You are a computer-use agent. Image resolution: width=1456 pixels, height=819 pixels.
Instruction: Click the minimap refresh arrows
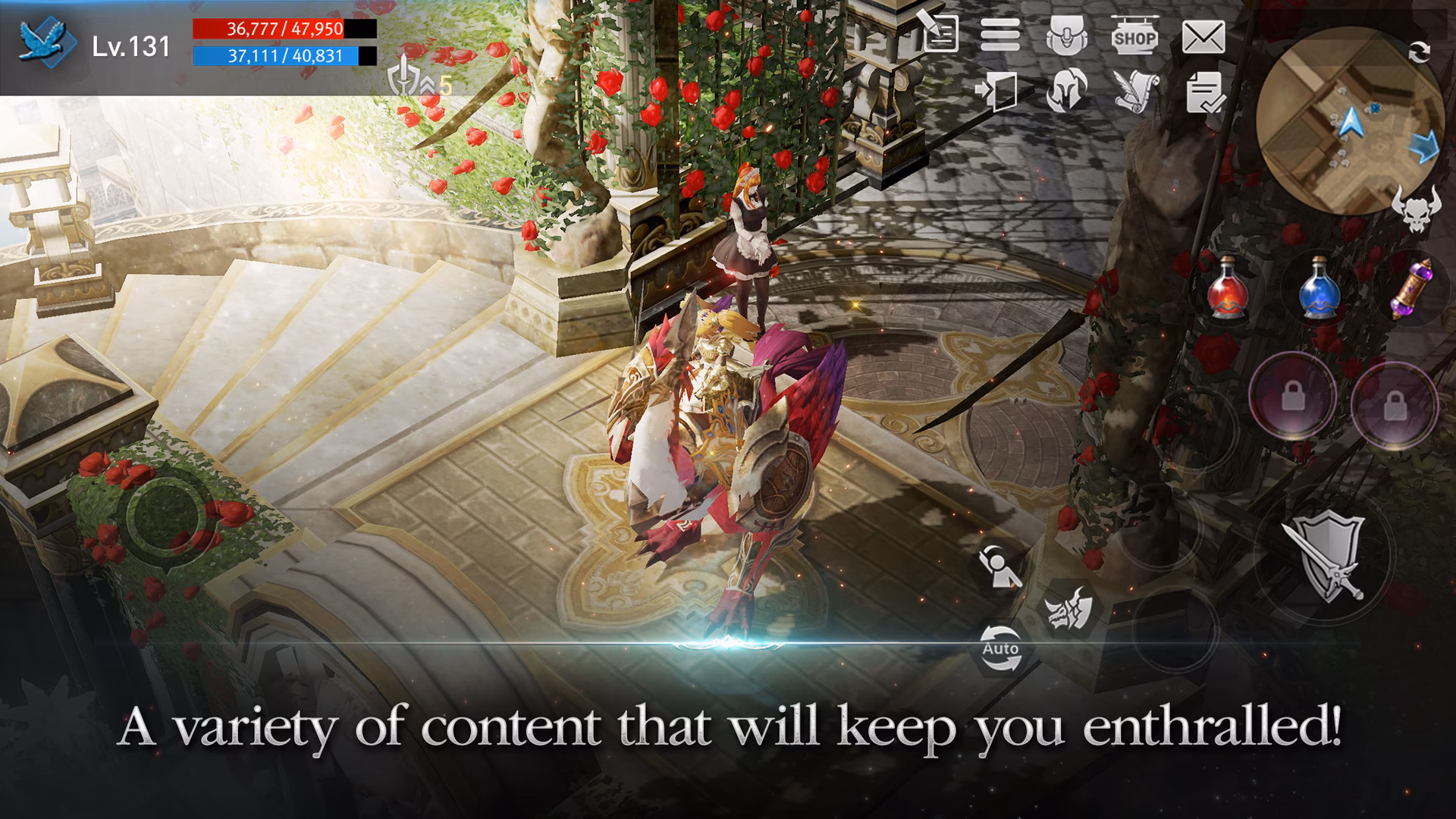point(1418,53)
